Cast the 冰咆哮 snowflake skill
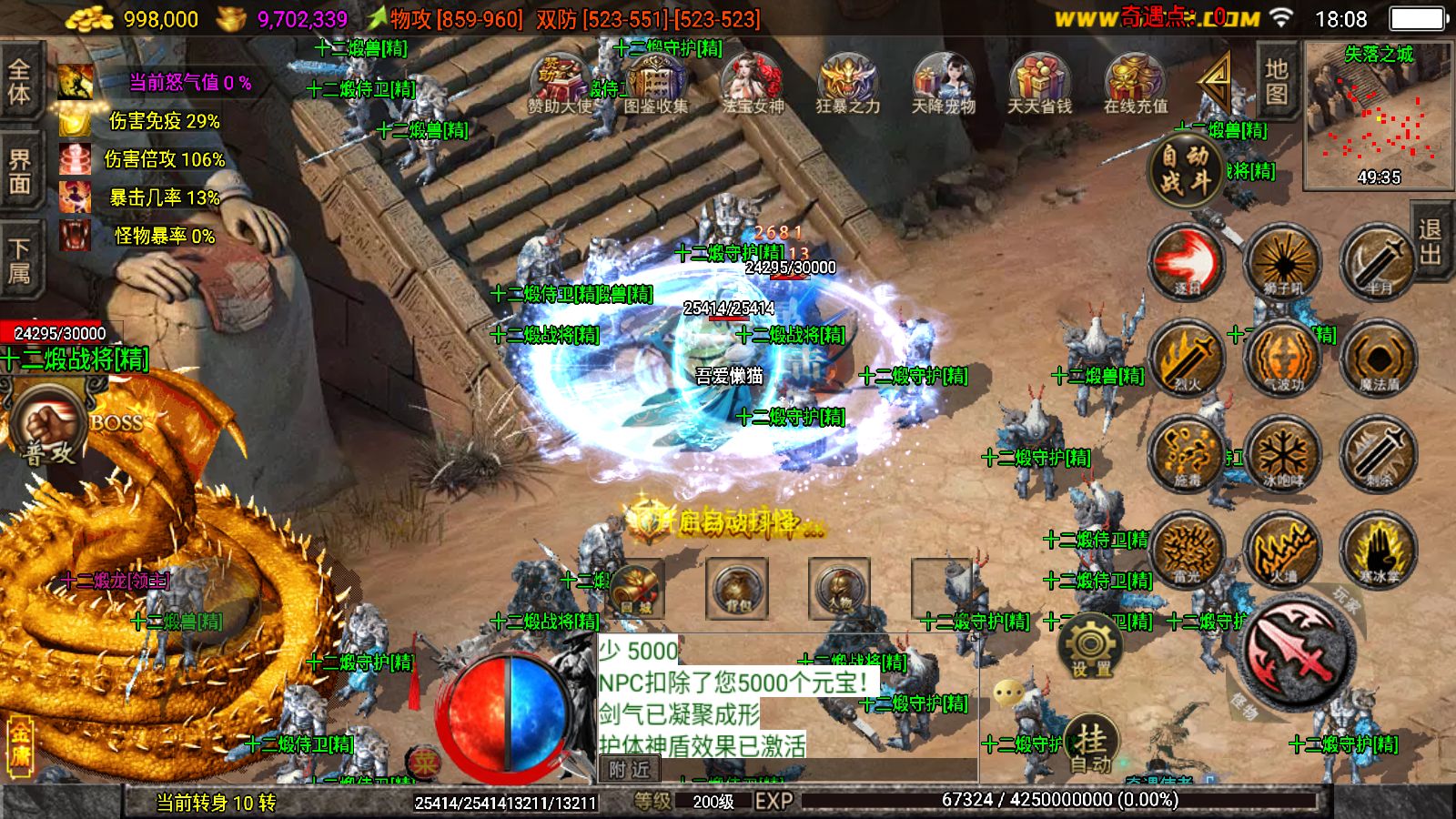The image size is (1456, 819). tap(1282, 453)
